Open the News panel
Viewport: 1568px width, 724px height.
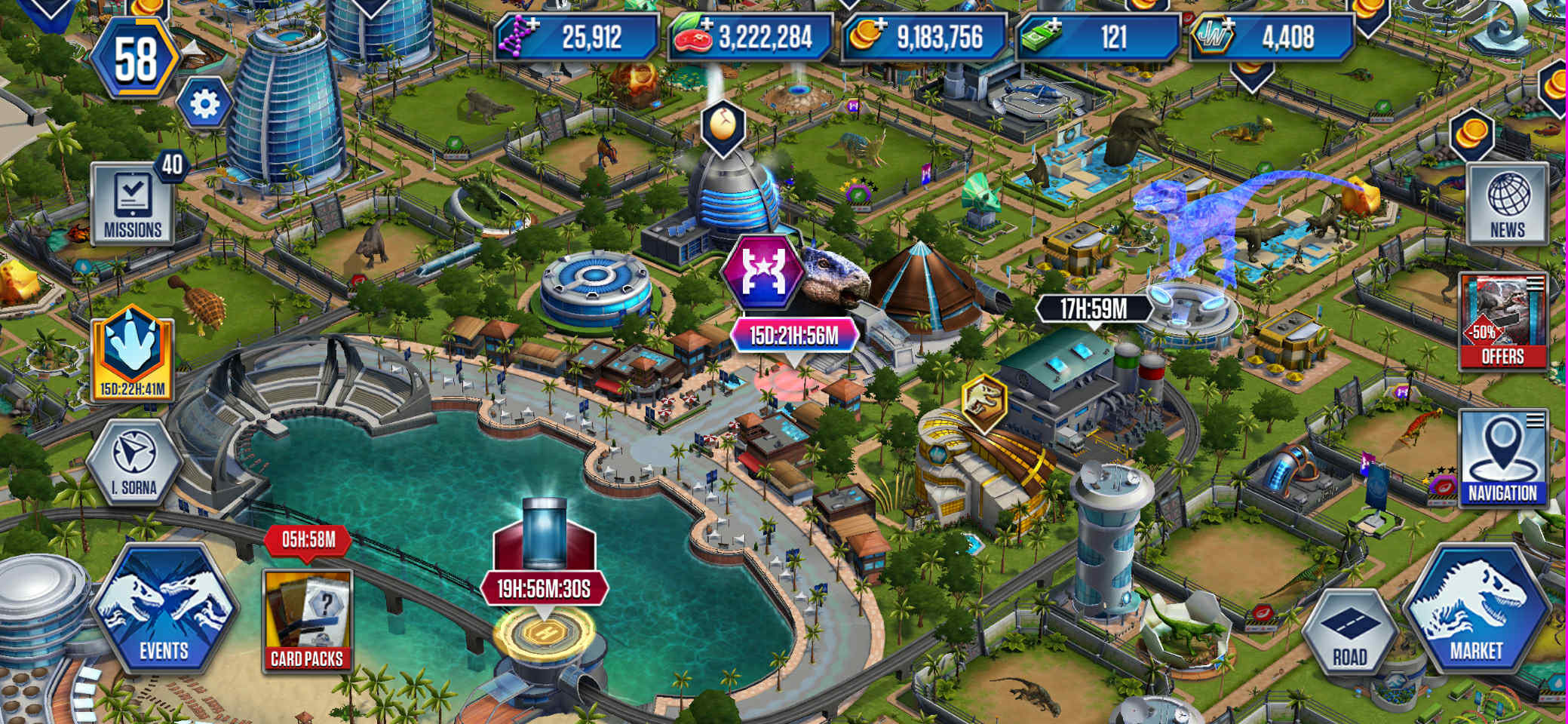point(1507,204)
